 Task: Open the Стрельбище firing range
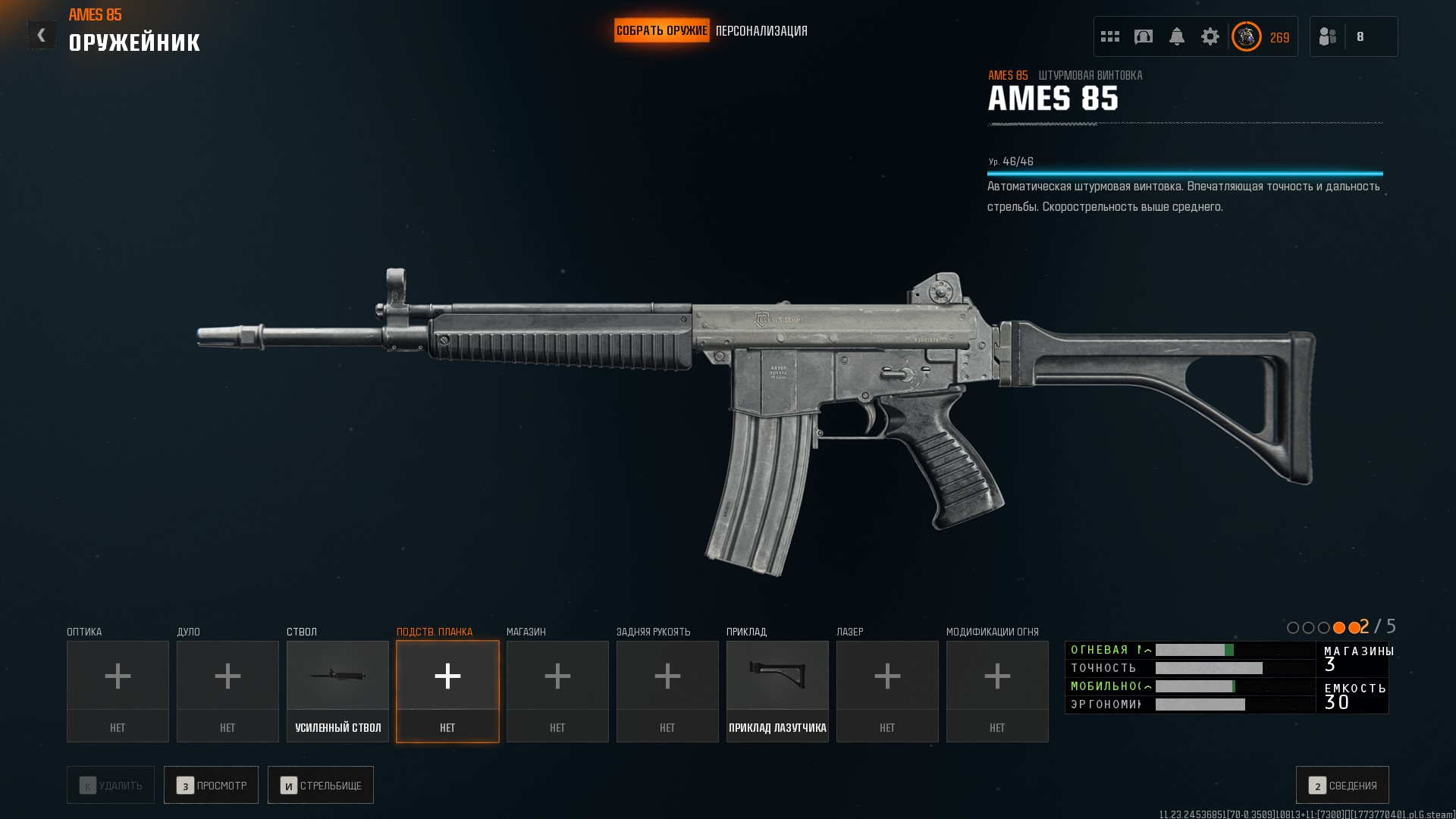coord(320,785)
